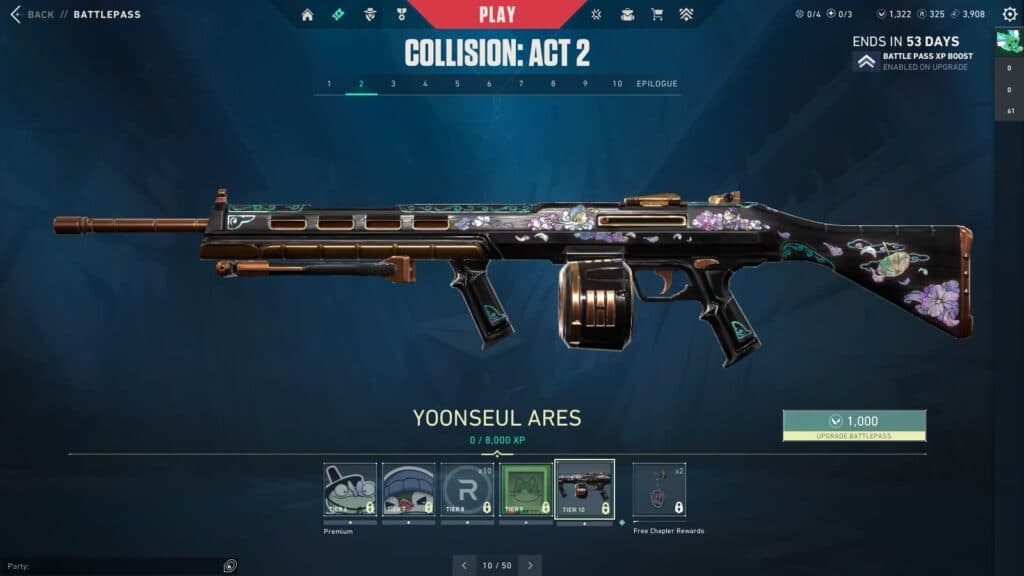Go to the previous reward tier
Screen dimensions: 1024x576
pos(464,565)
